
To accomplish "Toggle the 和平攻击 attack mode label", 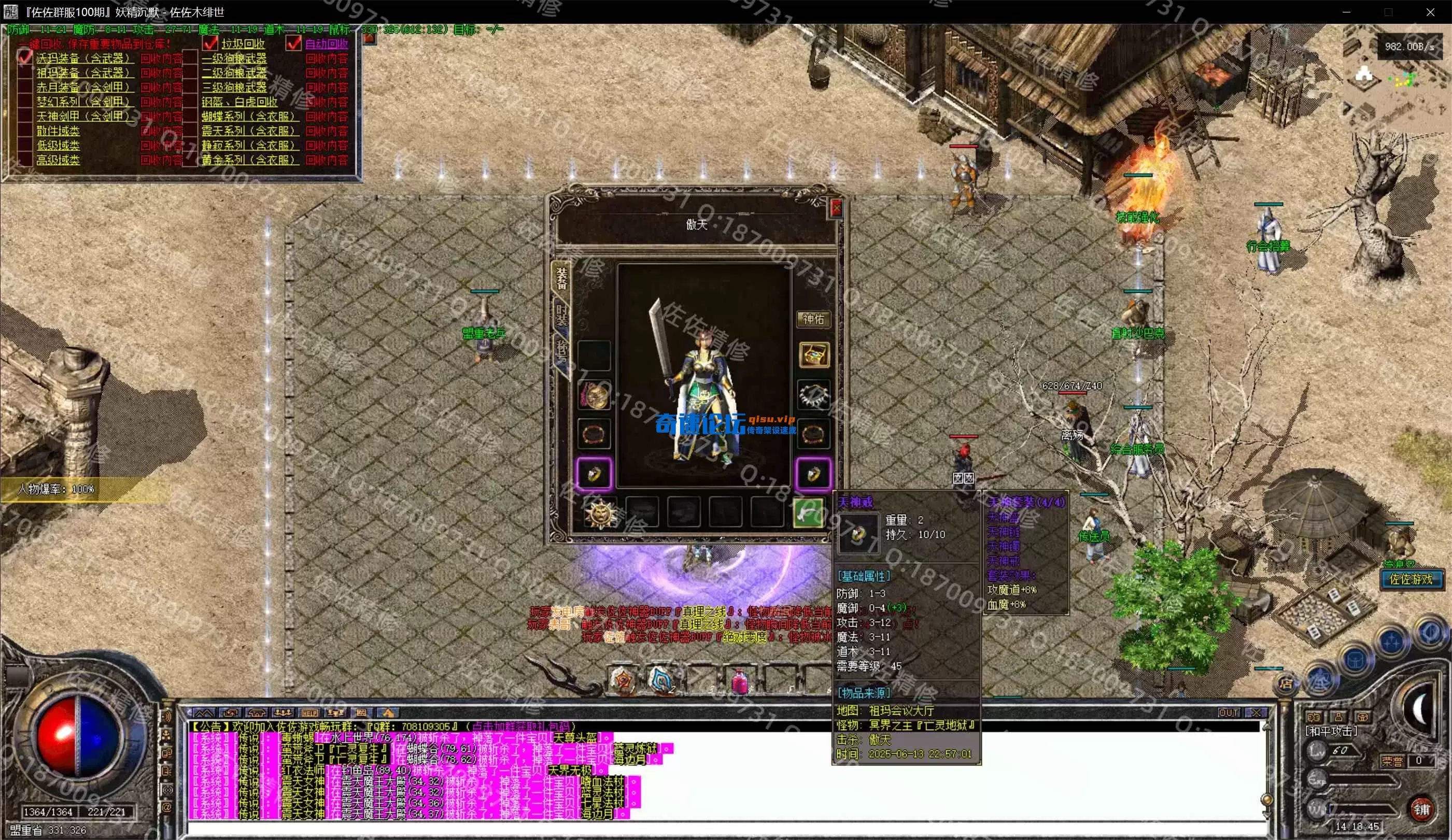I will tap(1330, 731).
